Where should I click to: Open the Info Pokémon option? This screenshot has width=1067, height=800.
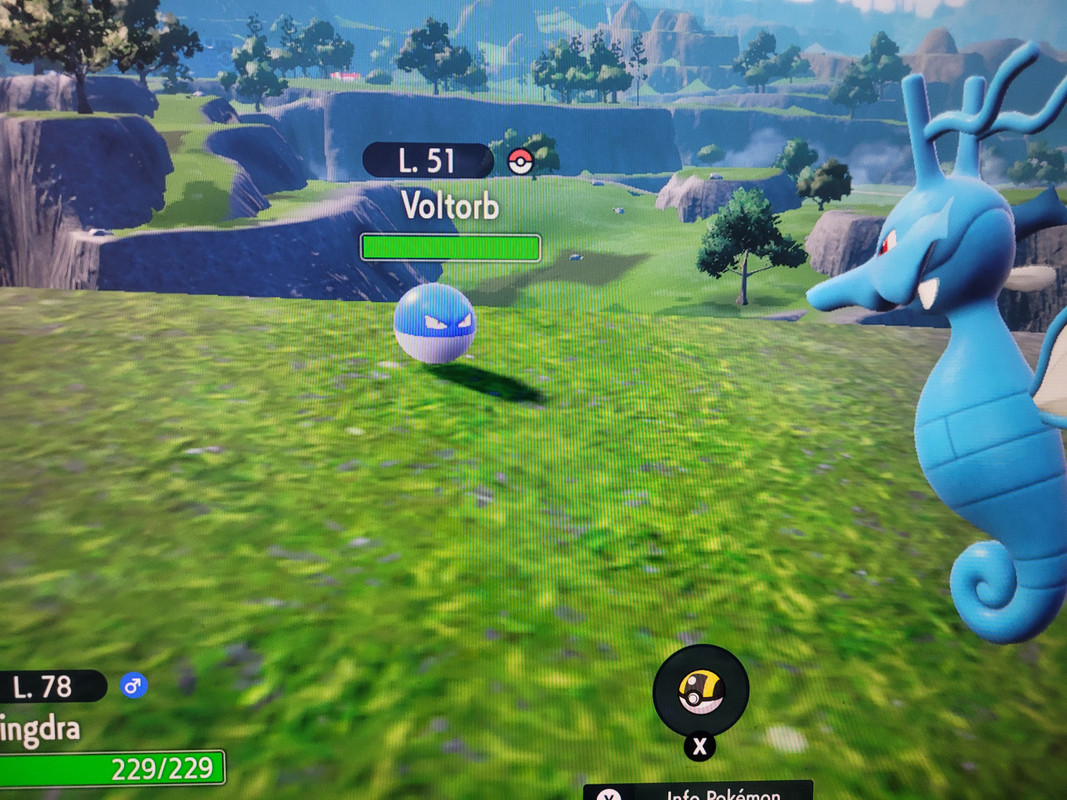[x=698, y=792]
